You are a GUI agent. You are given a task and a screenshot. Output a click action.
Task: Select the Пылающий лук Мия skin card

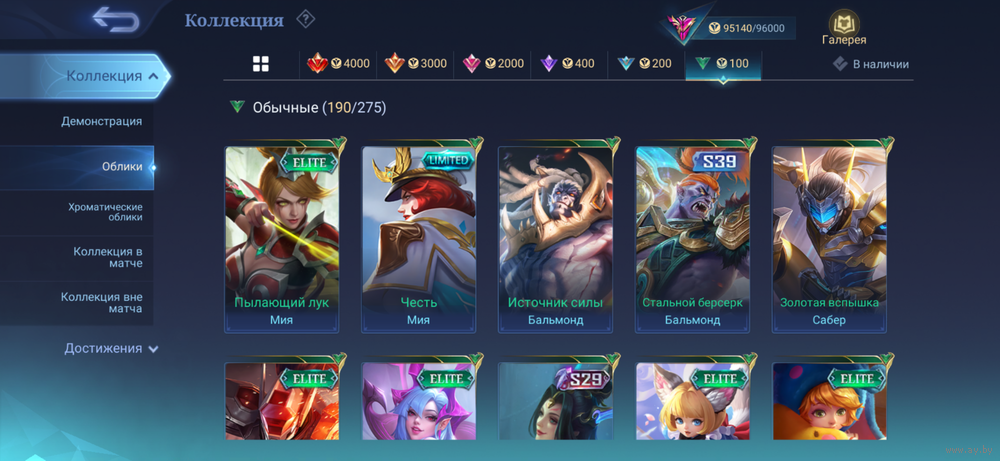click(x=281, y=239)
